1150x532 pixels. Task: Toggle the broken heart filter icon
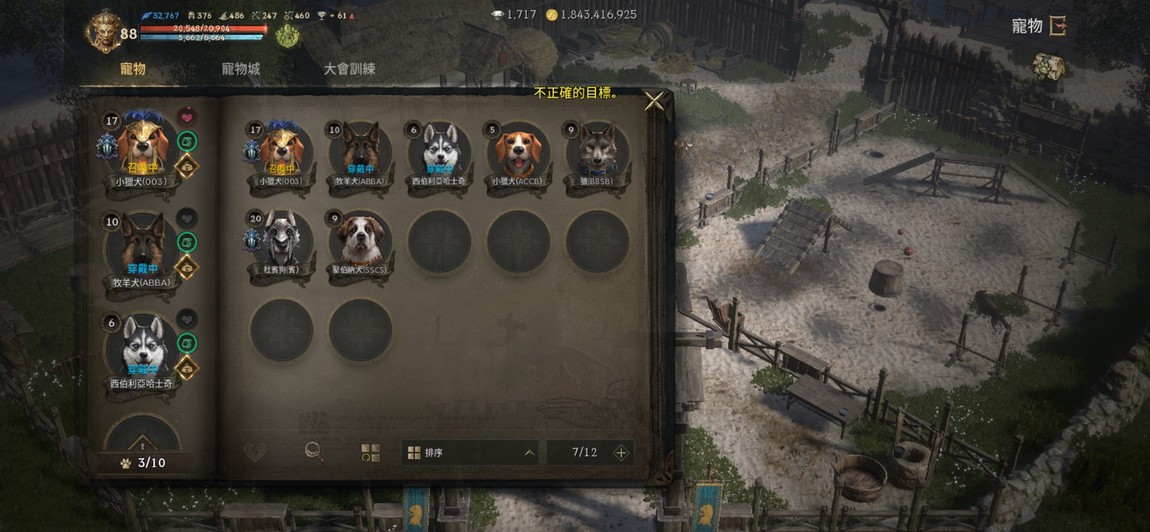255,452
